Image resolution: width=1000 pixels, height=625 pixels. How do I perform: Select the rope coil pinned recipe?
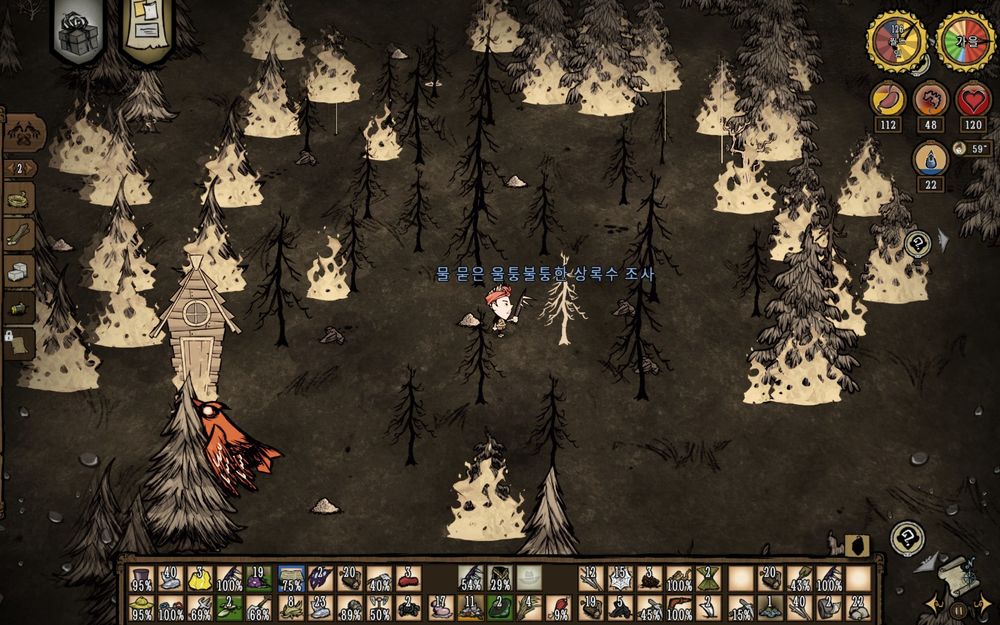[19, 198]
